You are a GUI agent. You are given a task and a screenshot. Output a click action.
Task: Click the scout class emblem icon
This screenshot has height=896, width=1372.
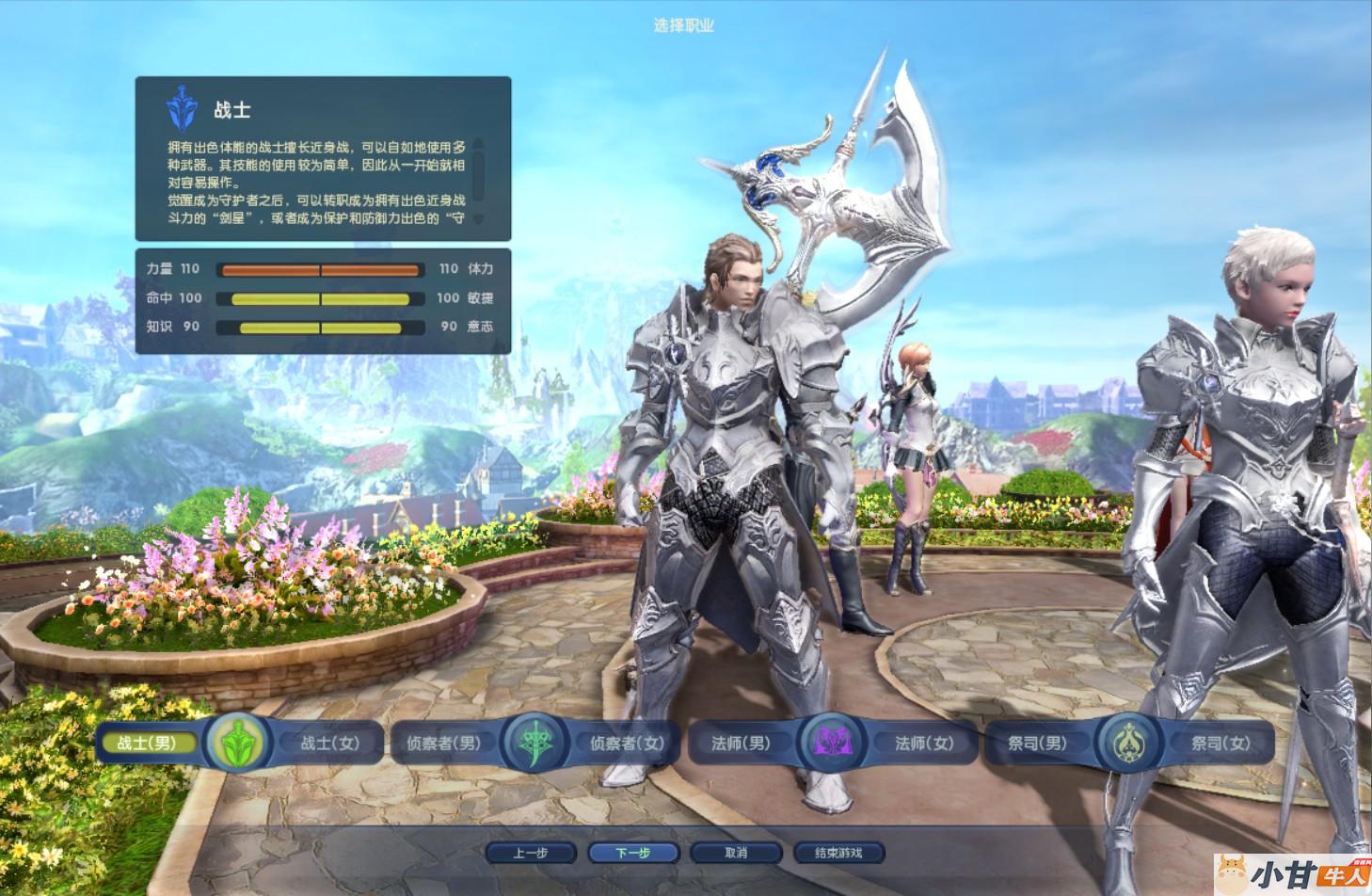click(535, 744)
